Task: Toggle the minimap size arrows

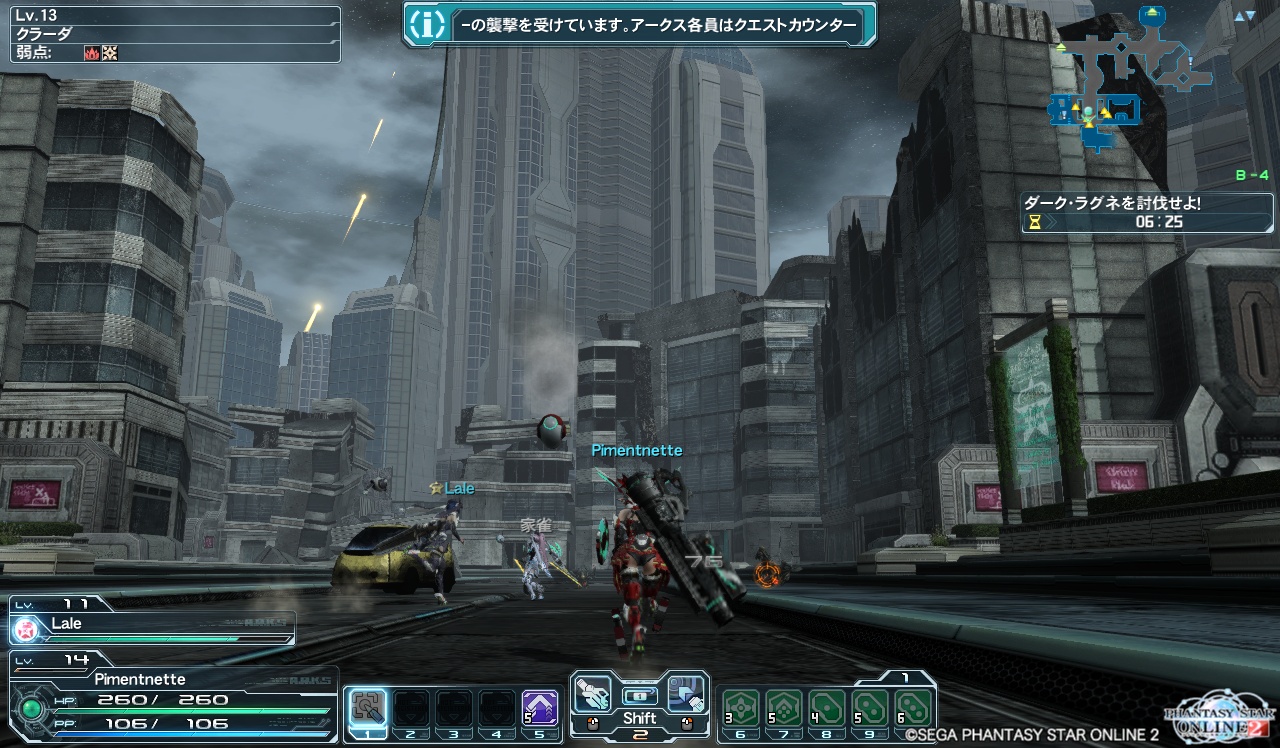Action: pyautogui.click(x=1244, y=16)
